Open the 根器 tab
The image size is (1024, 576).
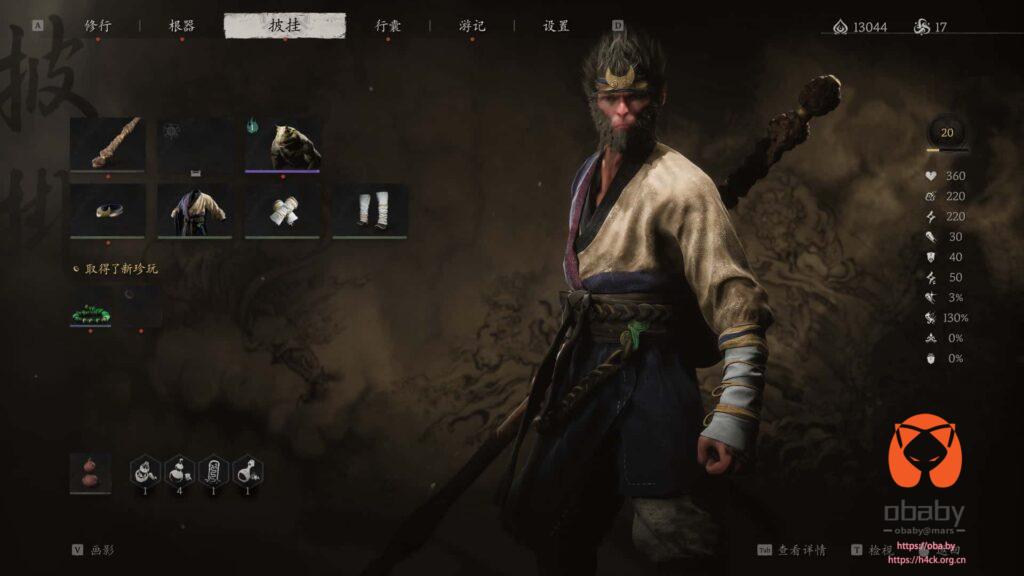(x=182, y=26)
